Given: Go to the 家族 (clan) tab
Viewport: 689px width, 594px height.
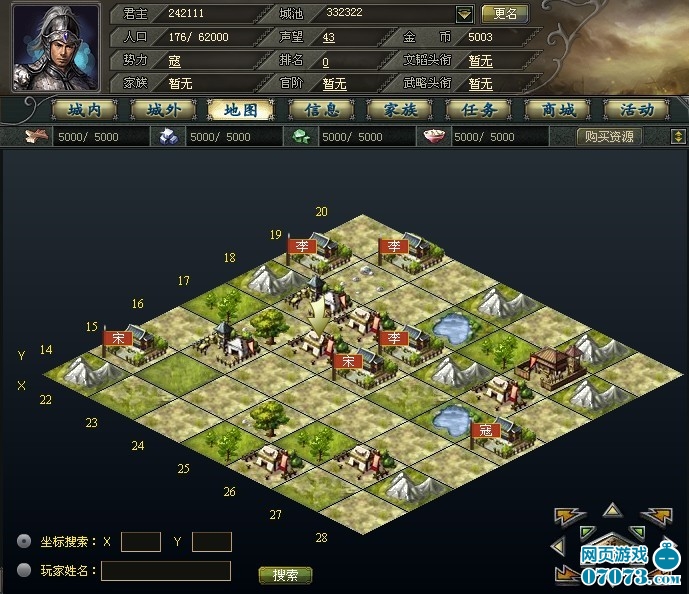Looking at the screenshot, I should point(399,110).
